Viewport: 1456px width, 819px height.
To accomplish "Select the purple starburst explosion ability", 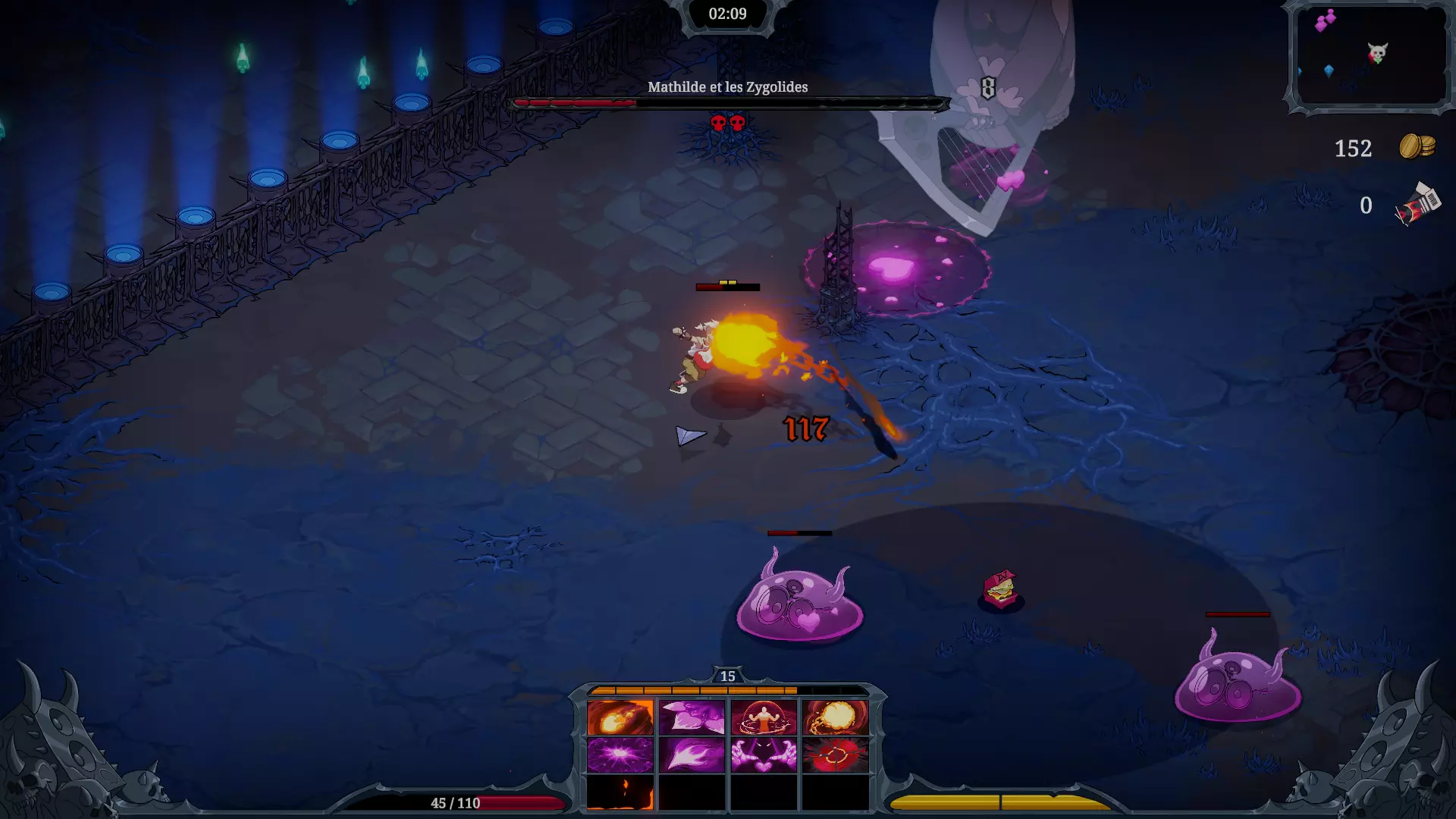I will [x=620, y=755].
